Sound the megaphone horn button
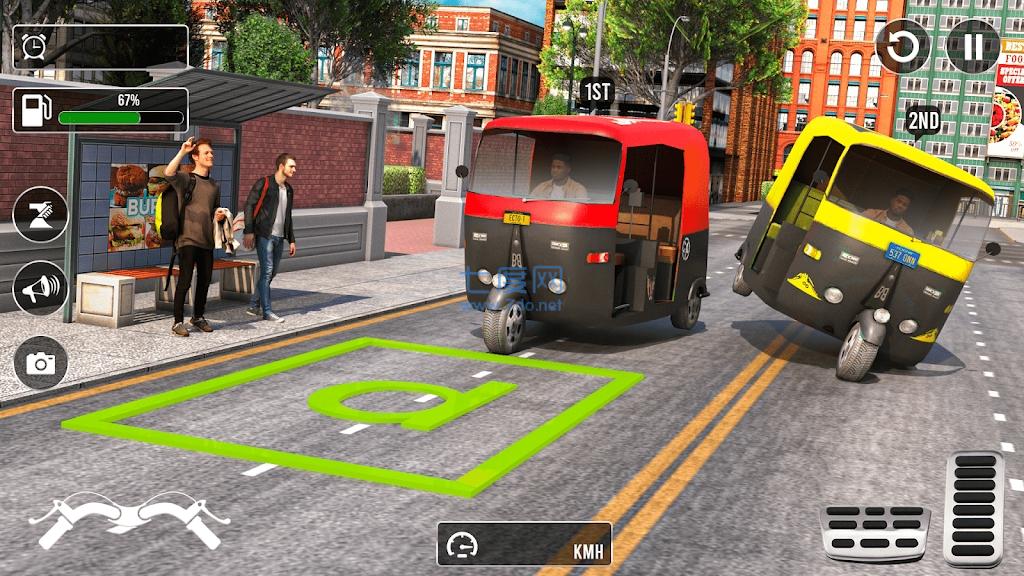 (x=41, y=288)
